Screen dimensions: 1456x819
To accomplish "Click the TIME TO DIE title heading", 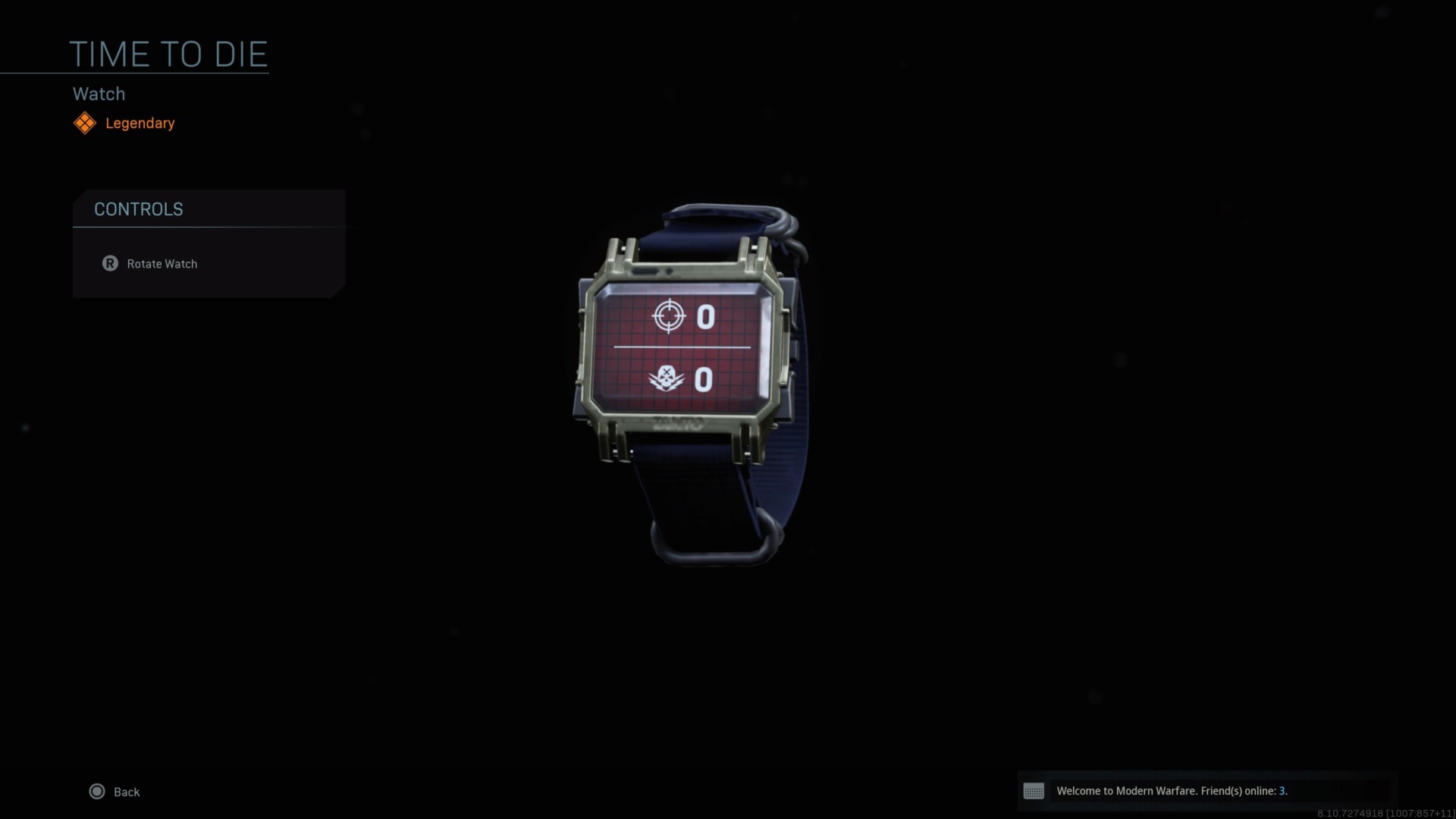I will (168, 53).
